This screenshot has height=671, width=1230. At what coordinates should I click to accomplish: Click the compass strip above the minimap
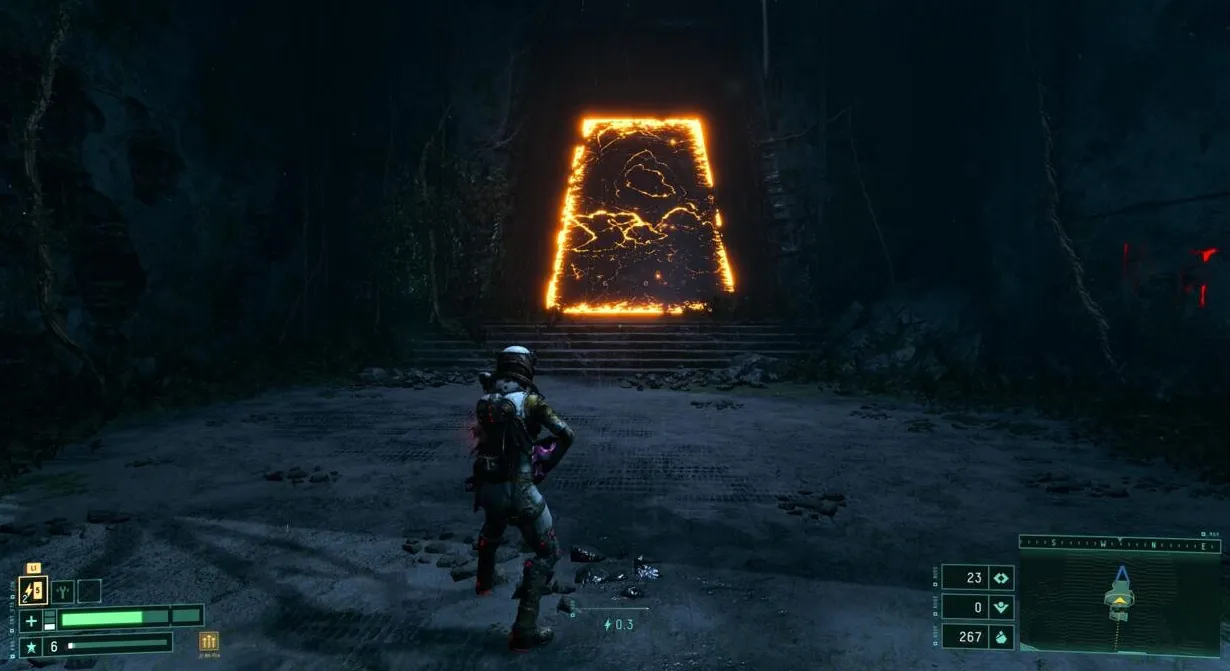[x=1120, y=544]
